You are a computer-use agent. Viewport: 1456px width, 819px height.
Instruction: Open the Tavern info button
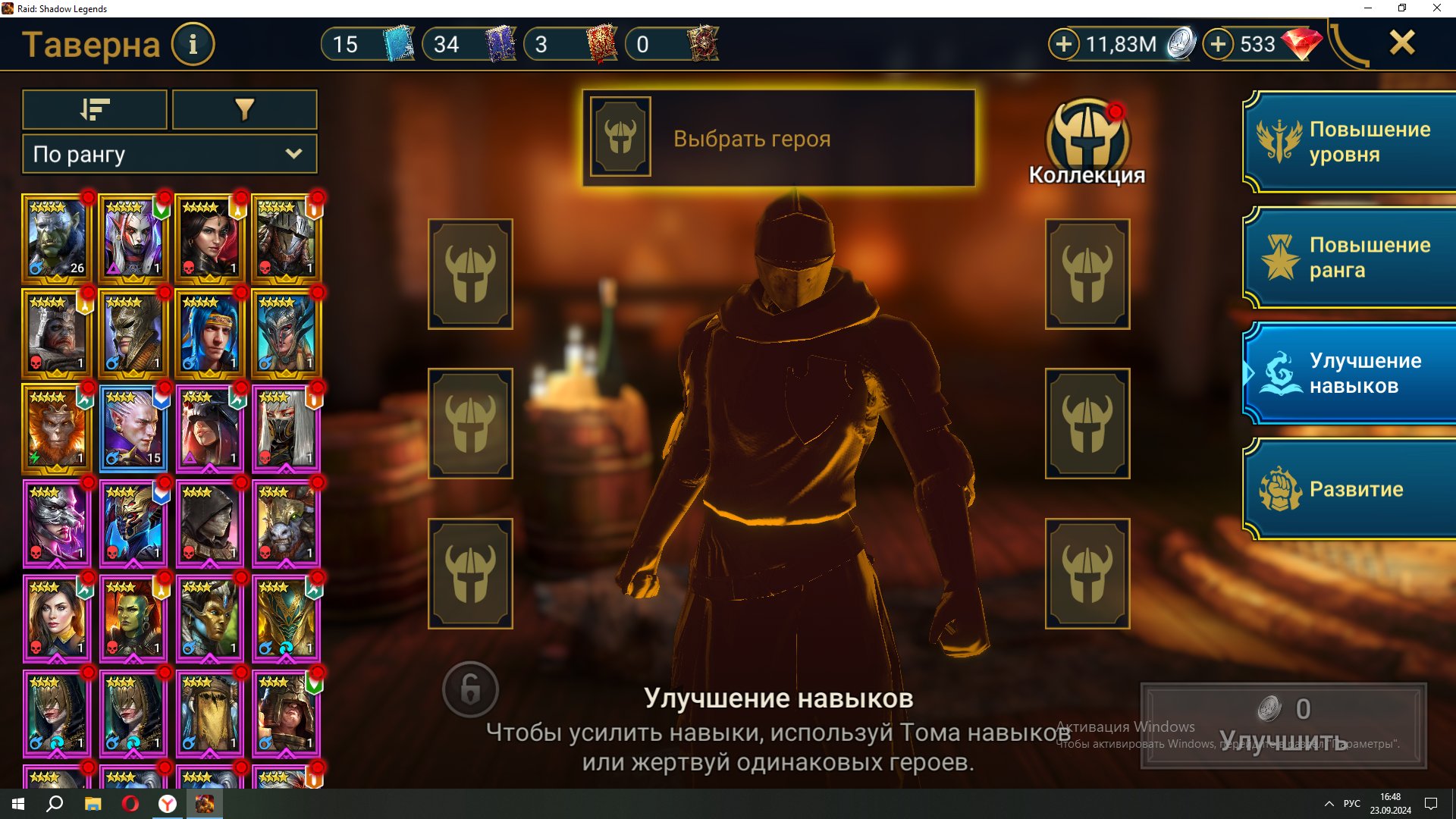point(193,45)
